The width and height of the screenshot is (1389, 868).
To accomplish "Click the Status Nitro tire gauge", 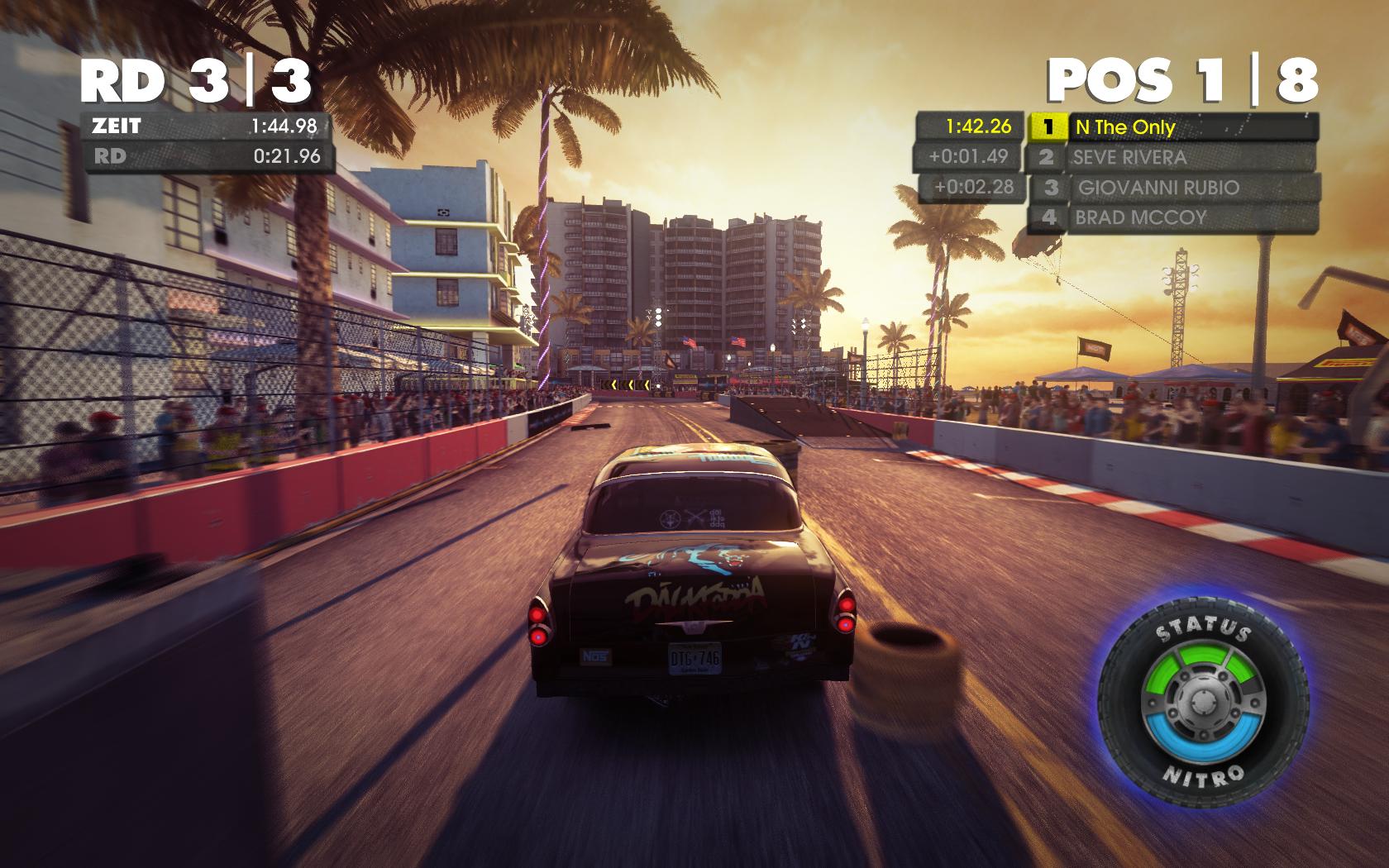I will 1205,703.
